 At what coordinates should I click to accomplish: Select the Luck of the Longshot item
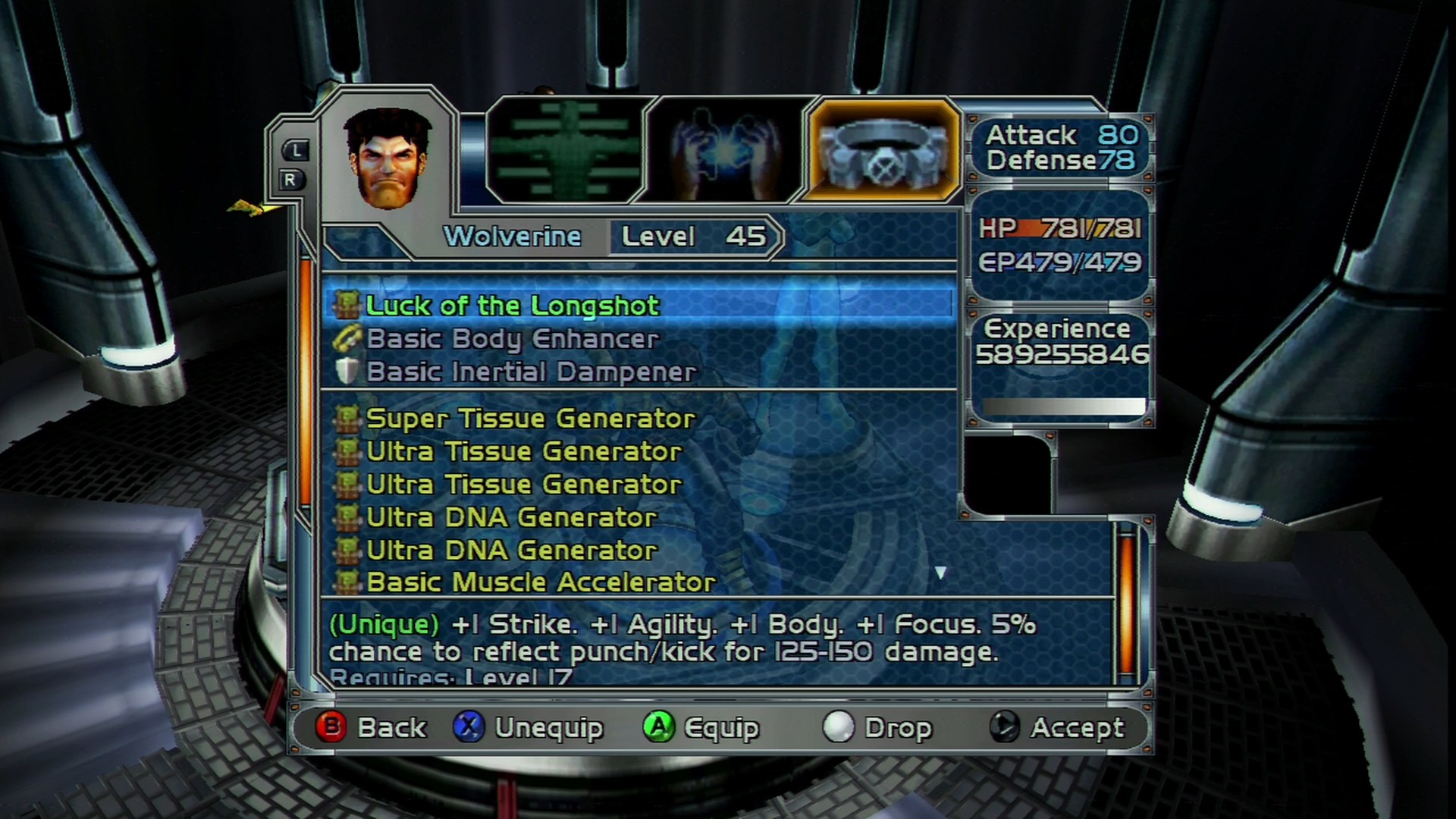tap(513, 305)
